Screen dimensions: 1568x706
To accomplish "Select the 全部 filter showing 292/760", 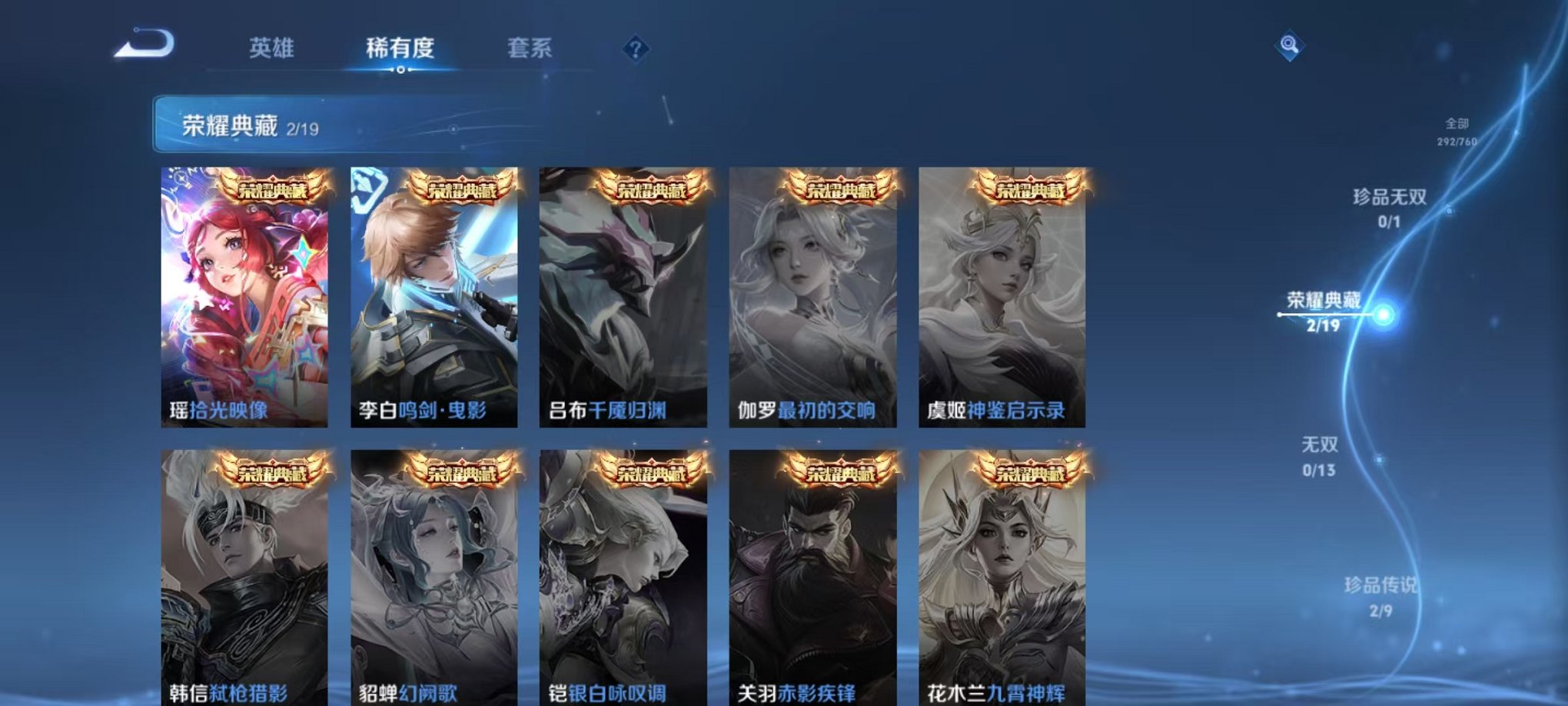I will point(1457,129).
